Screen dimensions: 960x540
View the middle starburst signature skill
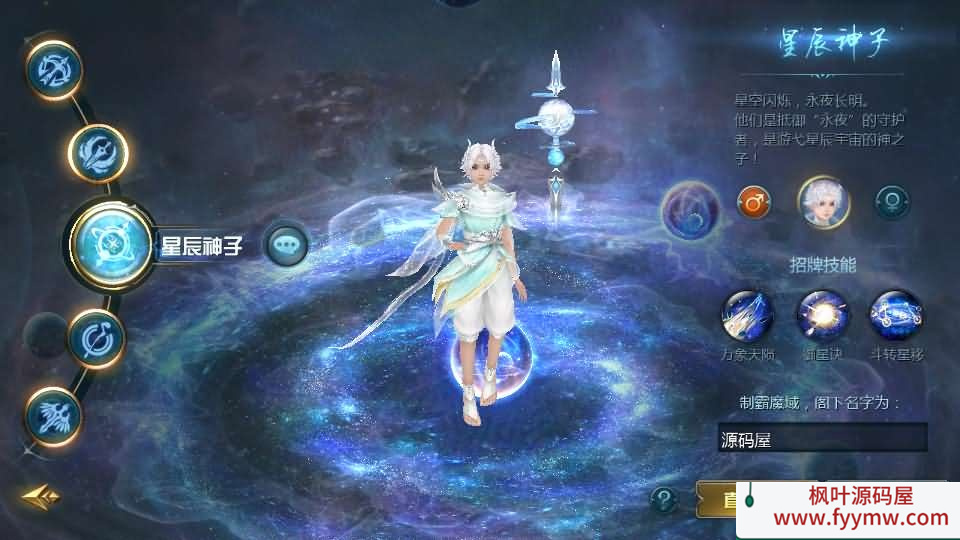tap(821, 316)
